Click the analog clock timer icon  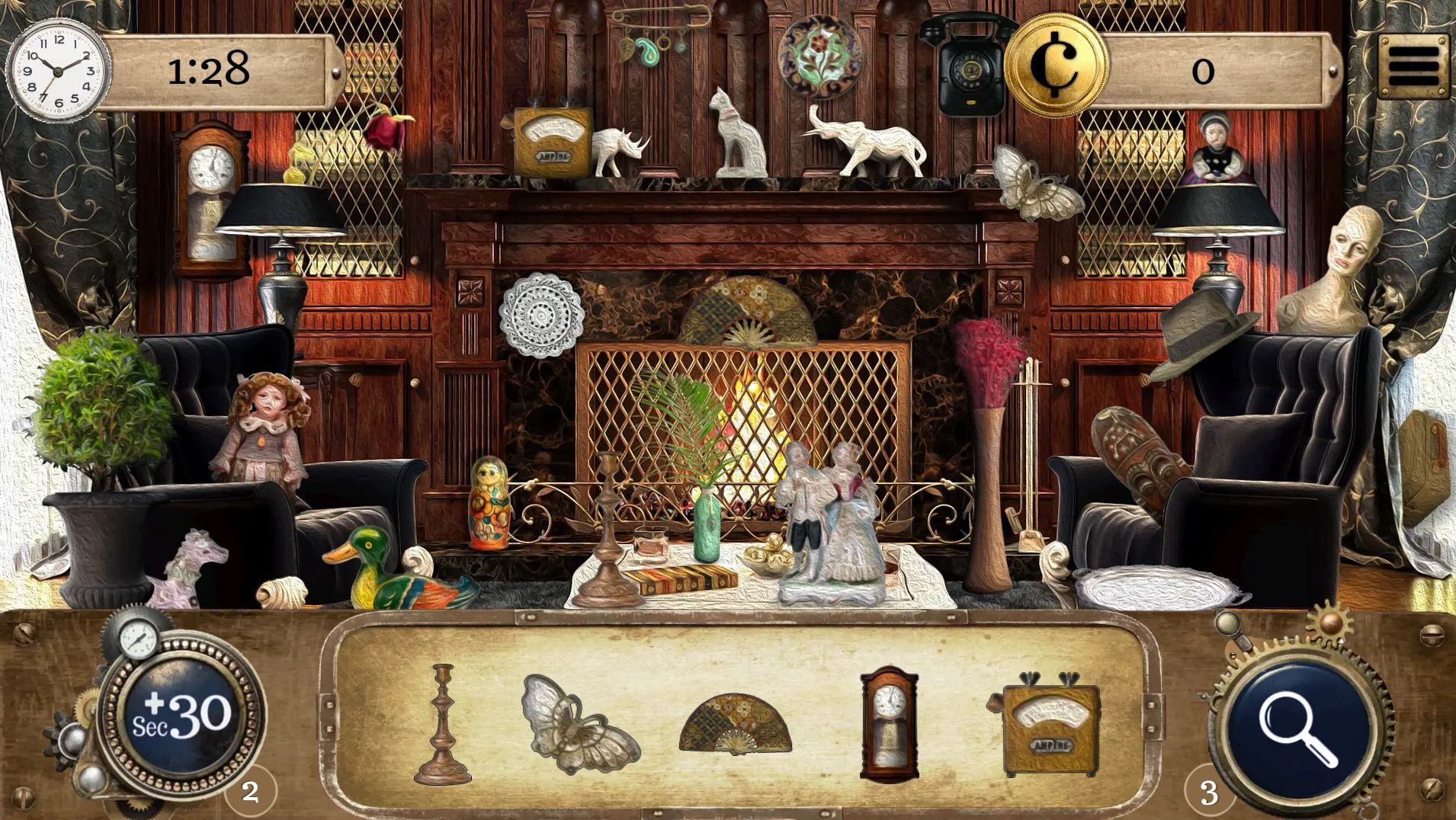point(57,69)
